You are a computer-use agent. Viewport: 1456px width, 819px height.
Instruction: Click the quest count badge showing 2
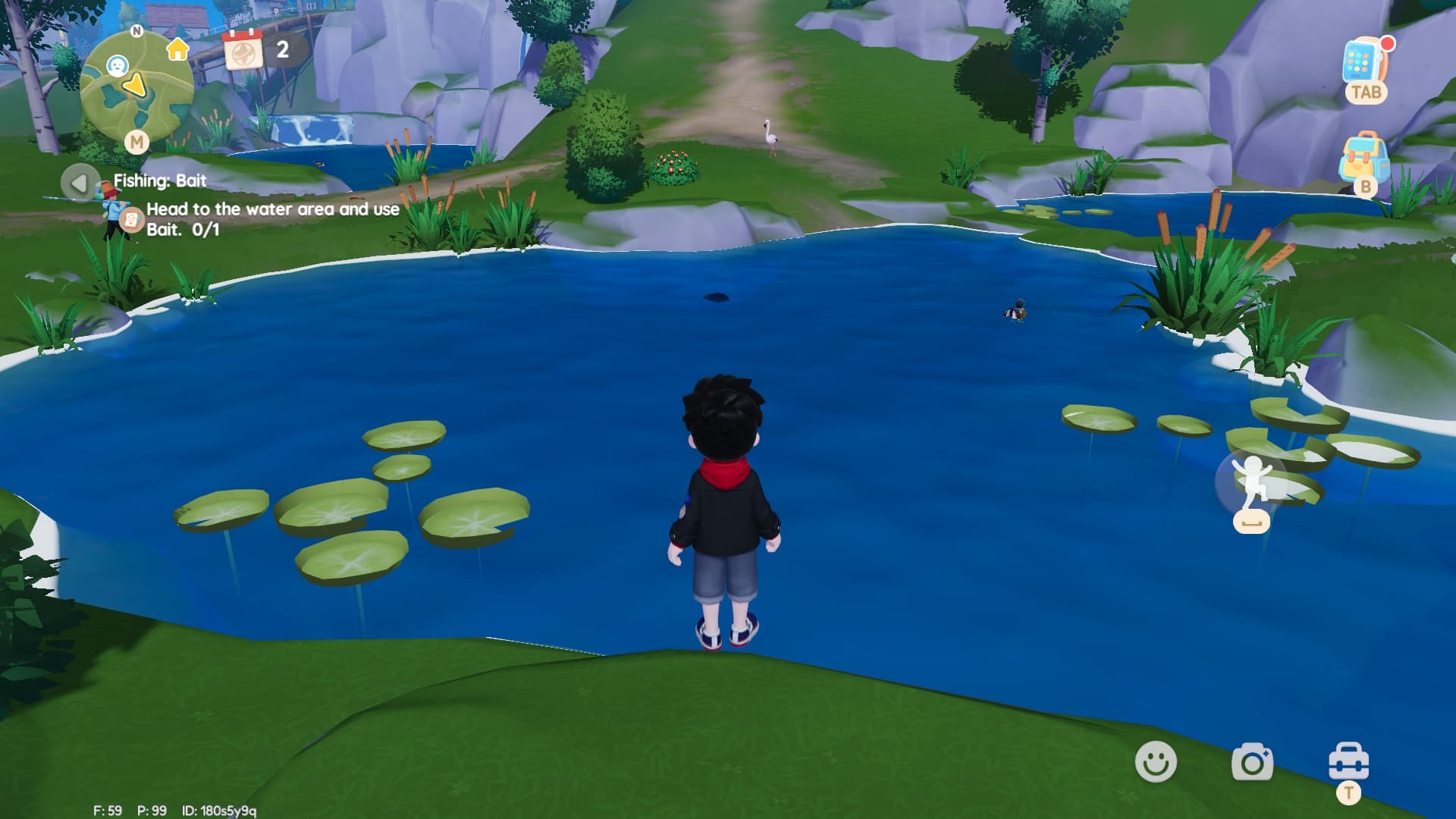(x=281, y=51)
